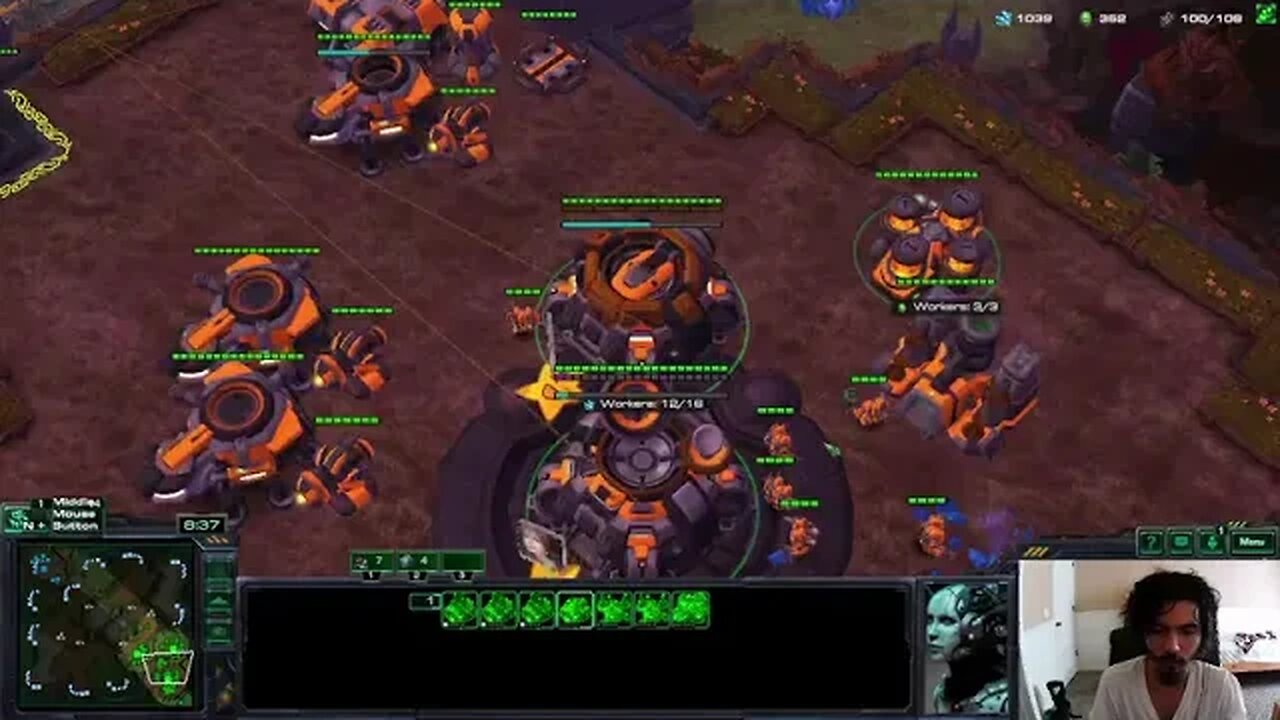Screen dimensions: 1280x720
Task: Select control group 1 with 7 units
Action: [x=372, y=562]
